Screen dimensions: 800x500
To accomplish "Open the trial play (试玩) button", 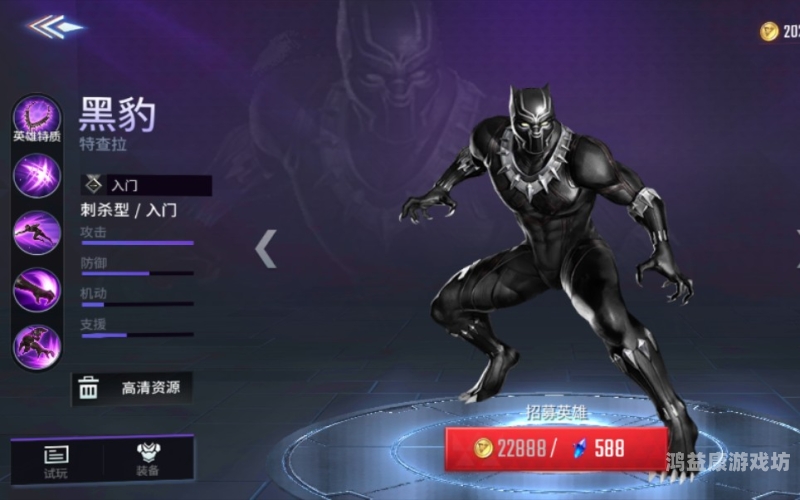I will [x=56, y=461].
